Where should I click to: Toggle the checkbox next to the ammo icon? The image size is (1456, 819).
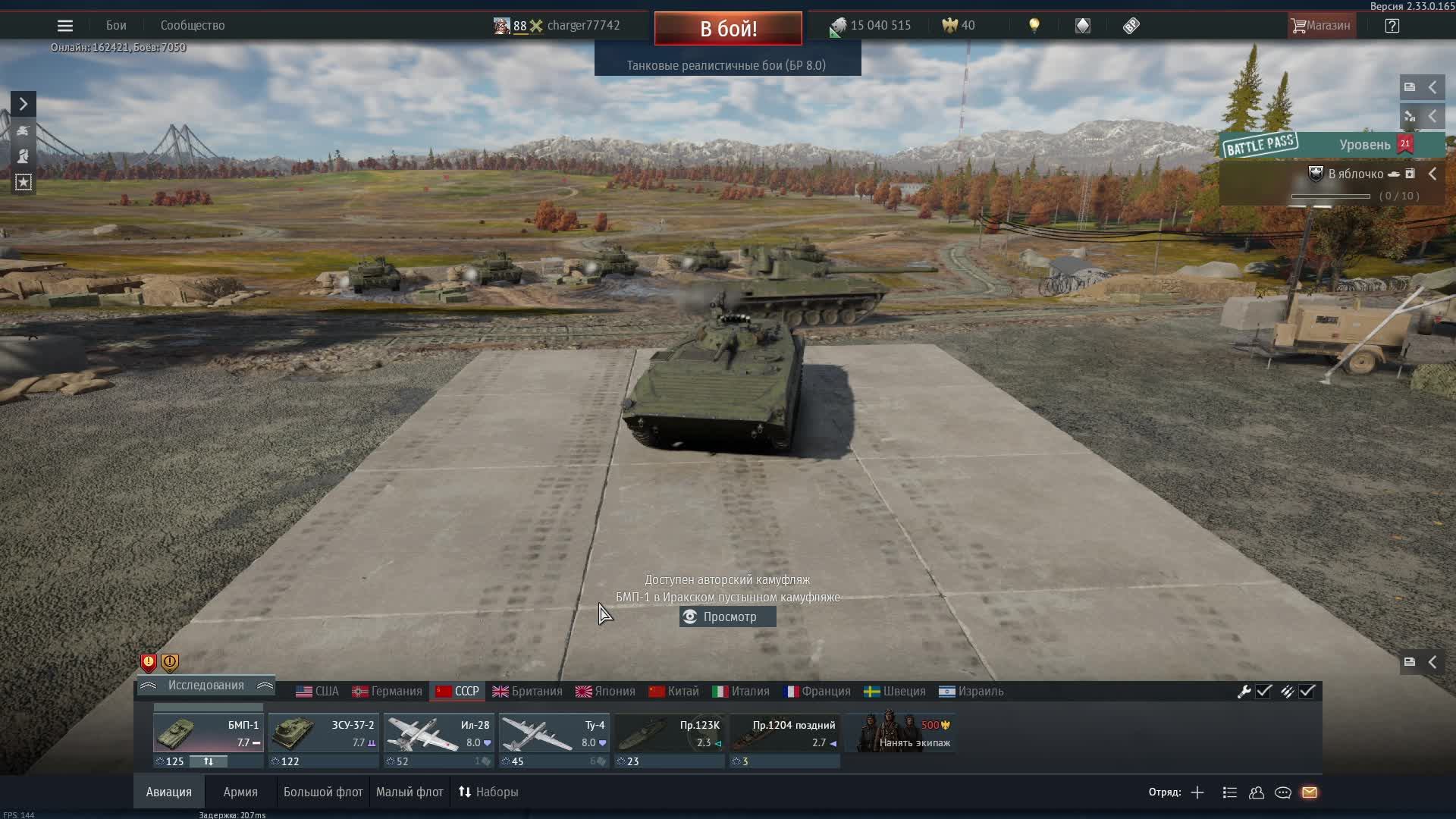point(1307,691)
